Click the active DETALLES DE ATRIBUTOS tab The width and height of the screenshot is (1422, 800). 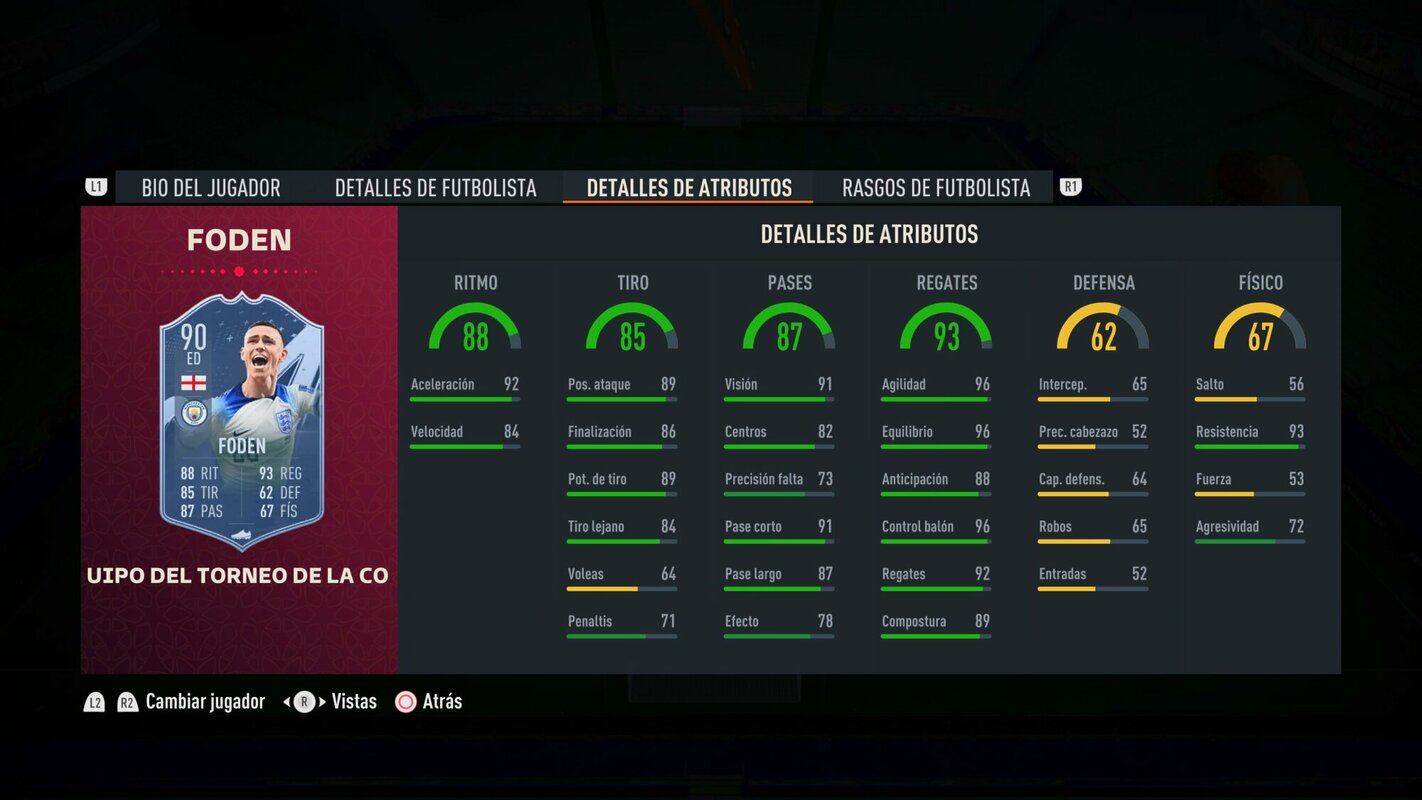[686, 187]
